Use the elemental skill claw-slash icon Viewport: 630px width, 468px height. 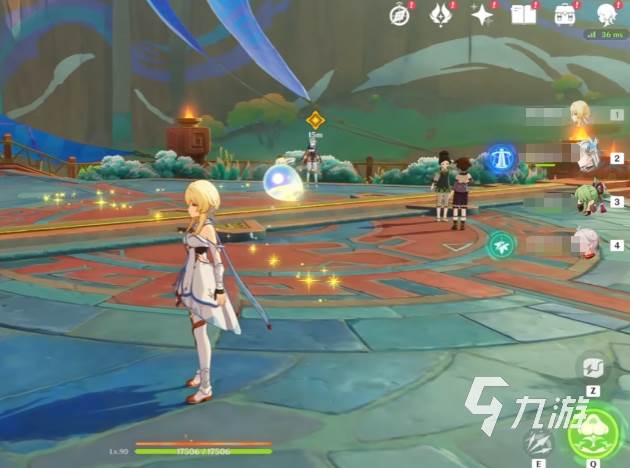[539, 443]
